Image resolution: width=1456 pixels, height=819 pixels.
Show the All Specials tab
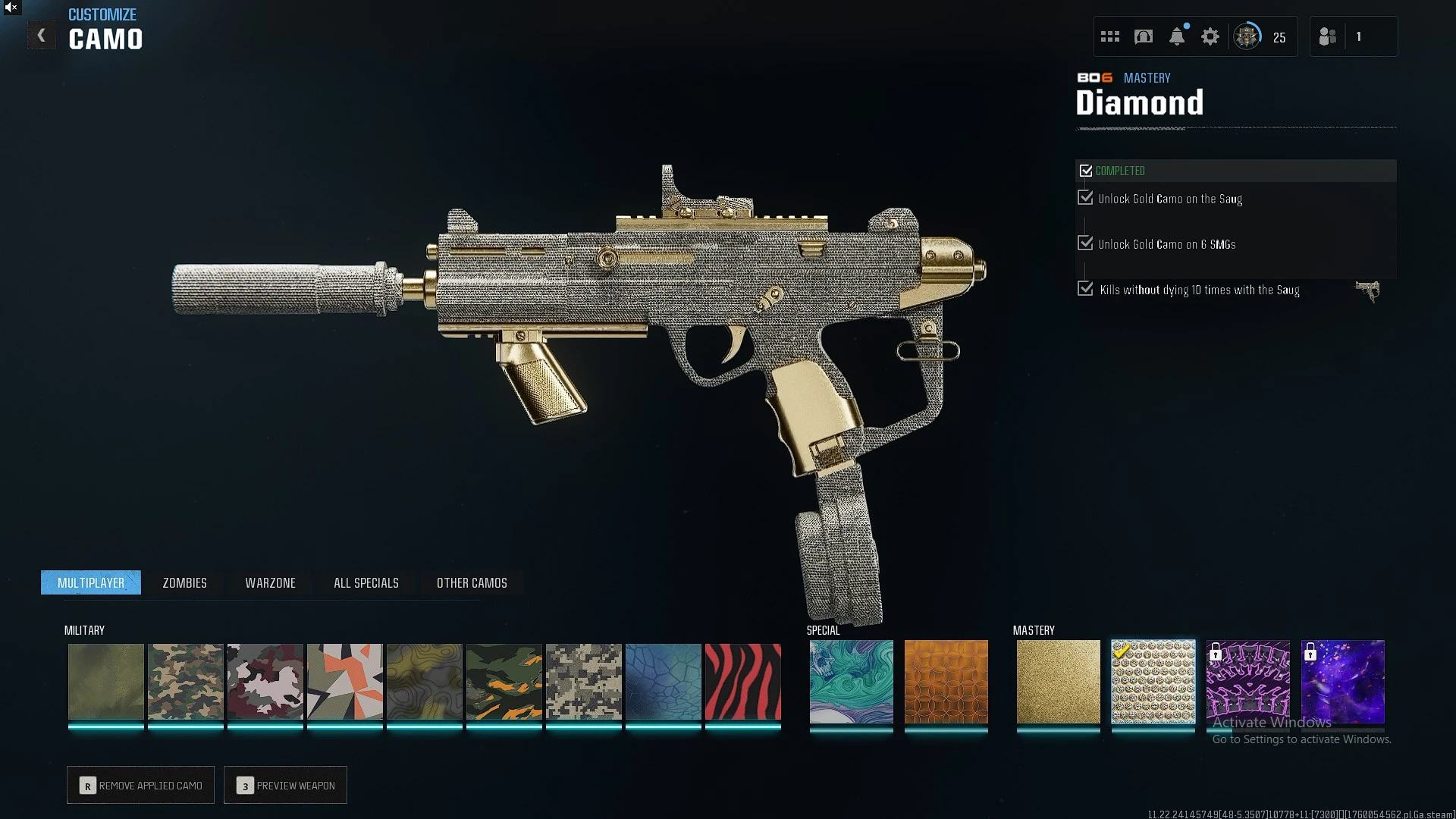pos(366,583)
